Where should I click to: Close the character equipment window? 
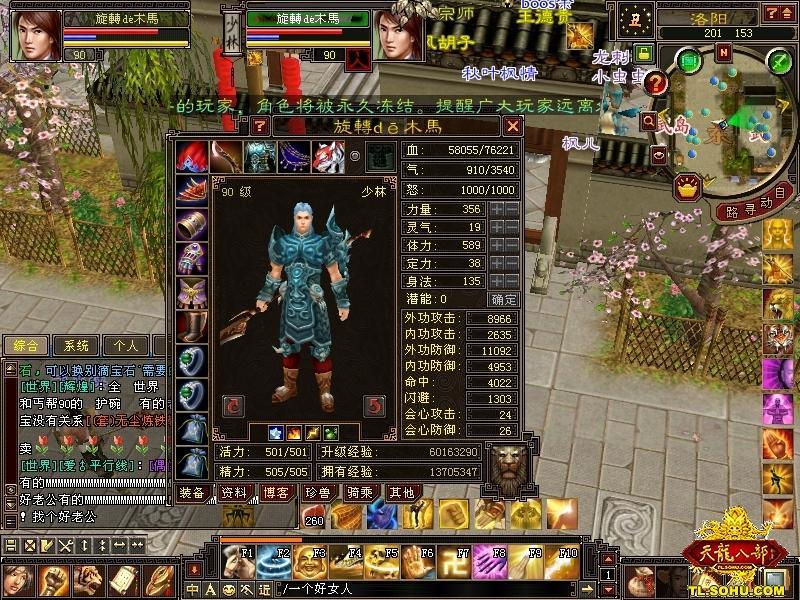pyautogui.click(x=512, y=126)
